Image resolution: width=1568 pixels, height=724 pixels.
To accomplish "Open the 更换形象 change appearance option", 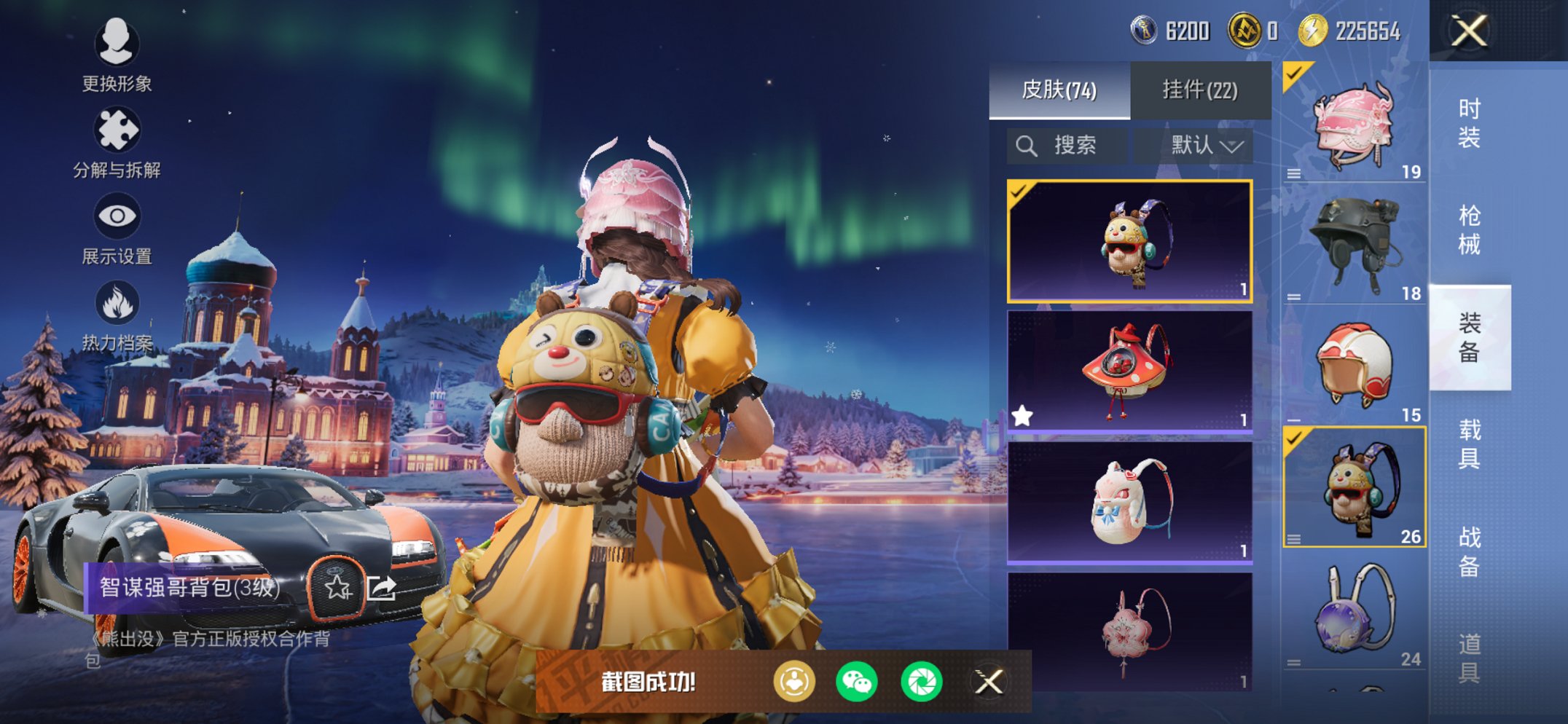I will tap(117, 55).
